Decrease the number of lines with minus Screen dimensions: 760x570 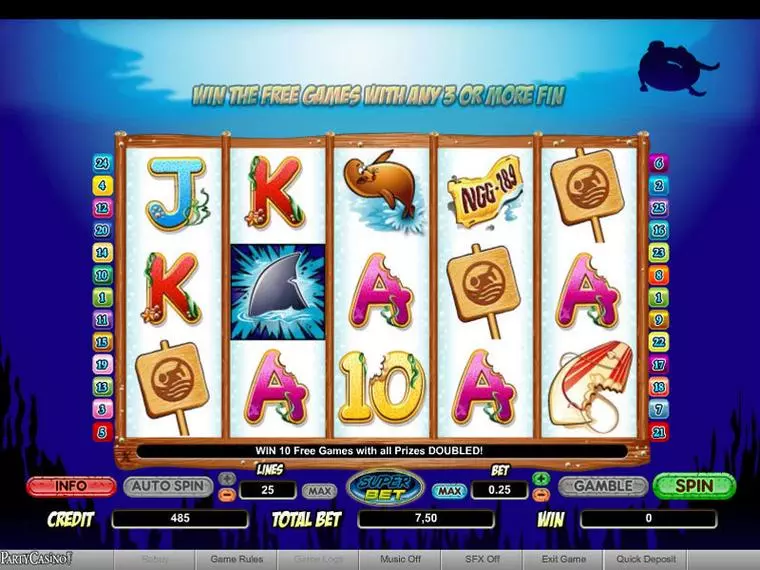tap(227, 494)
